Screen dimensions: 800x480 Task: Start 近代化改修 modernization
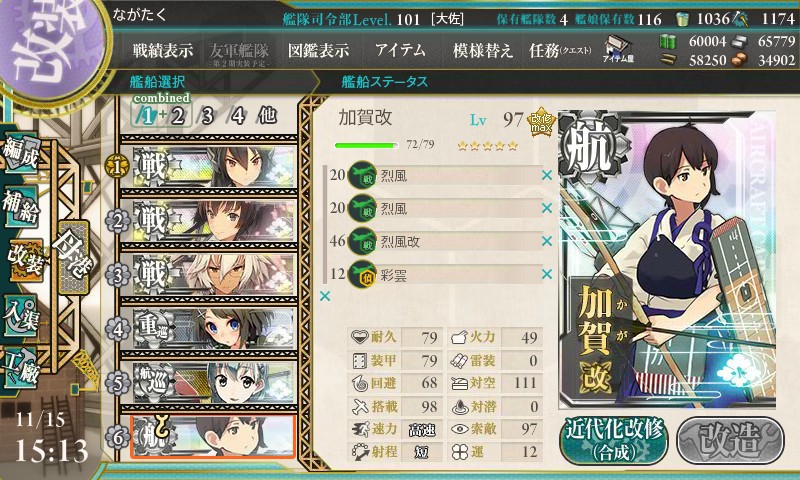point(612,438)
